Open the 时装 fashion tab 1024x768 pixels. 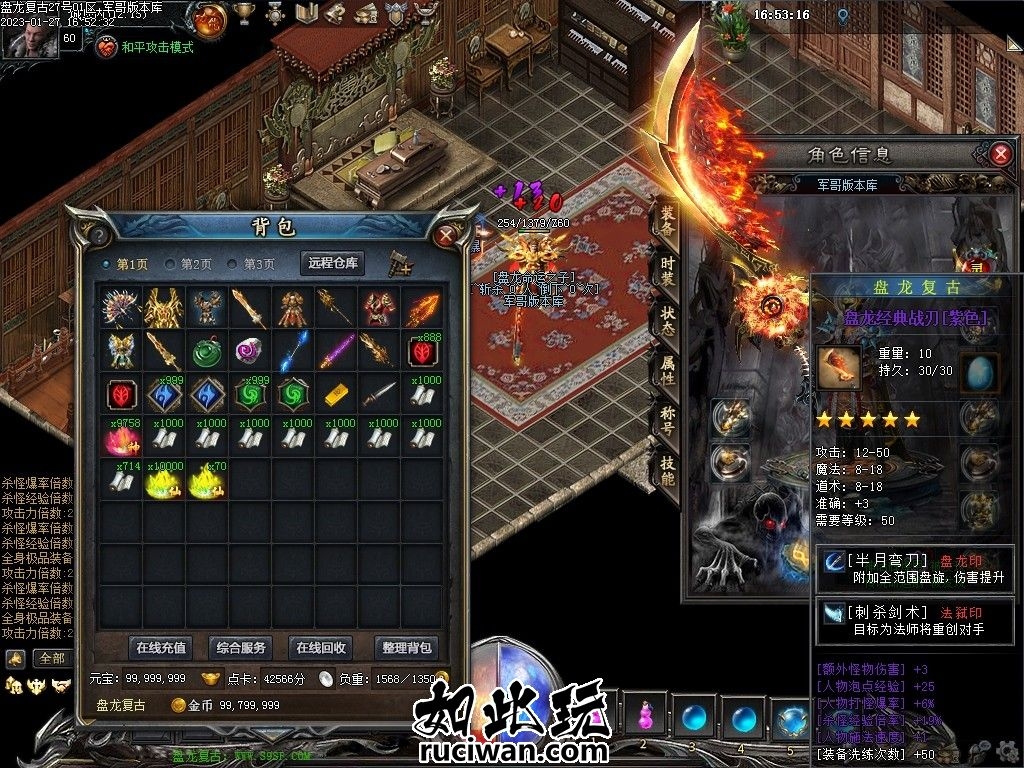tap(667, 271)
